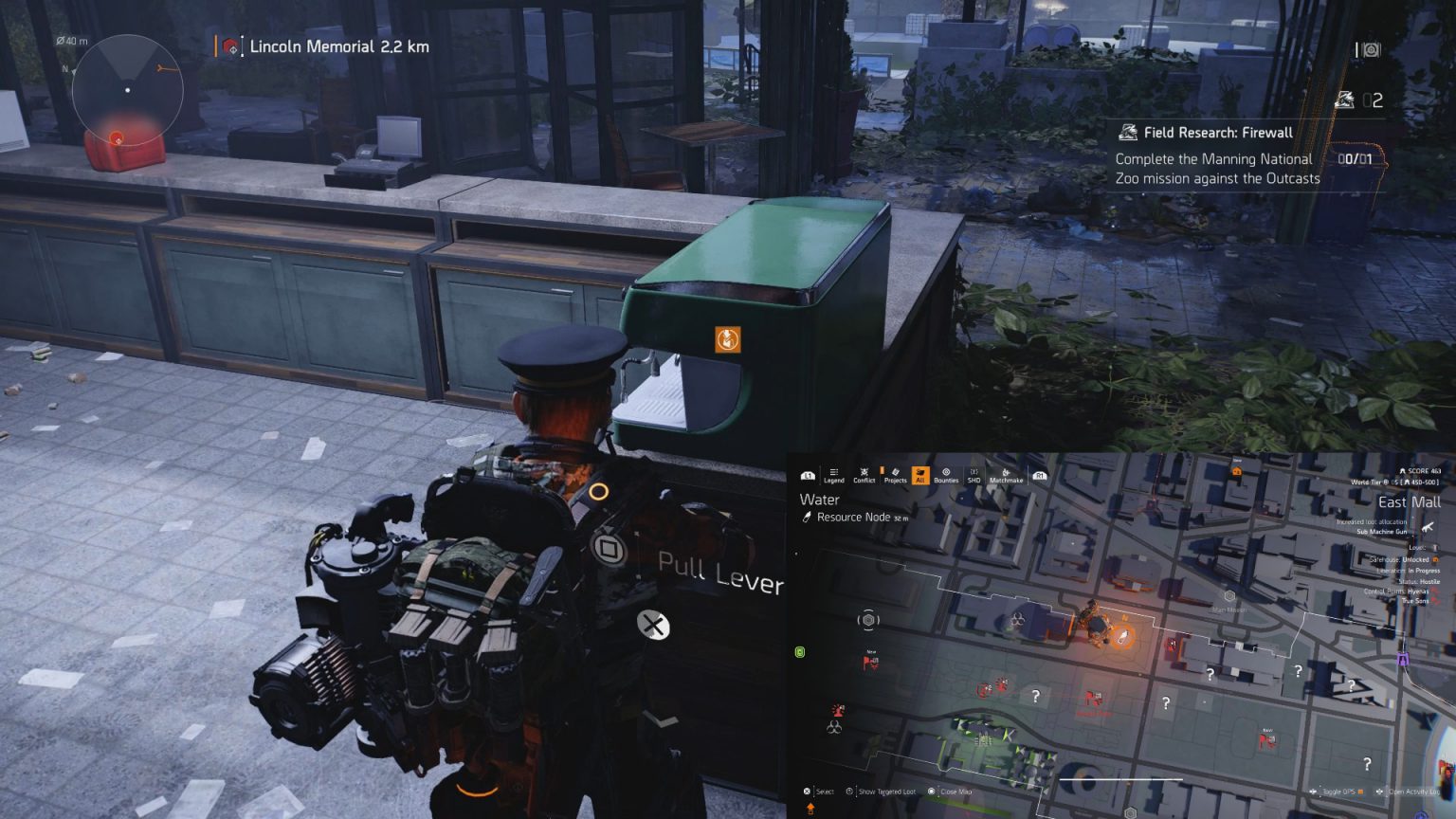Select the Projects map filter icon
Viewport: 1456px width, 819px height.
point(895,473)
